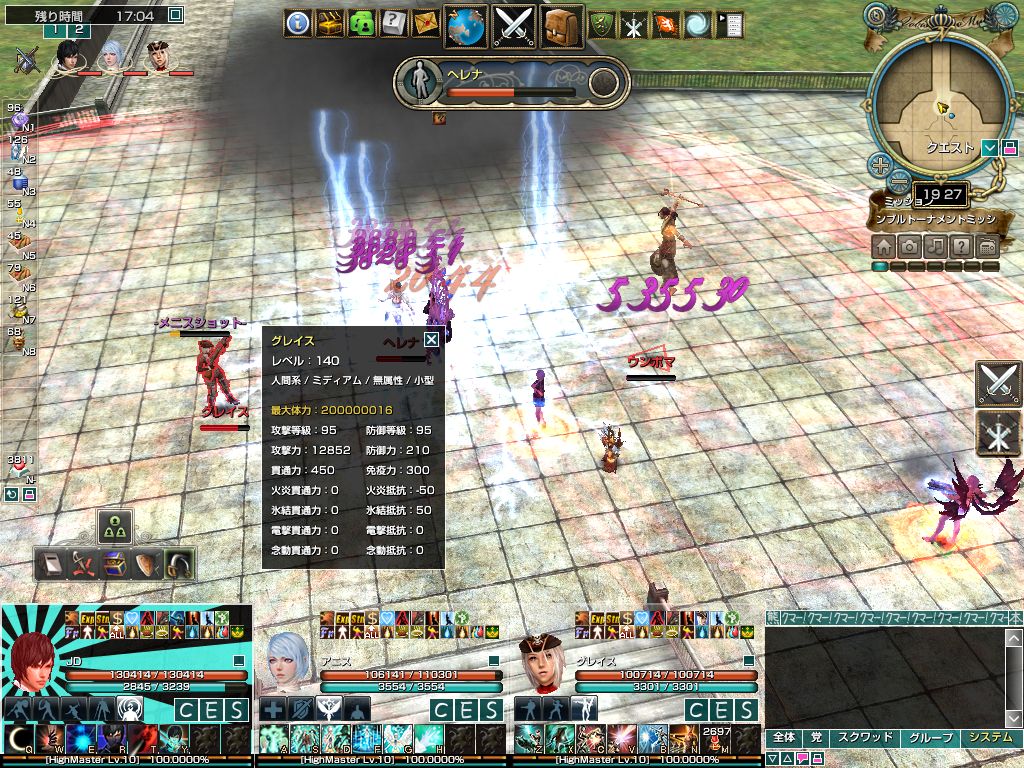Open the blue treasure chest icon

coord(113,565)
